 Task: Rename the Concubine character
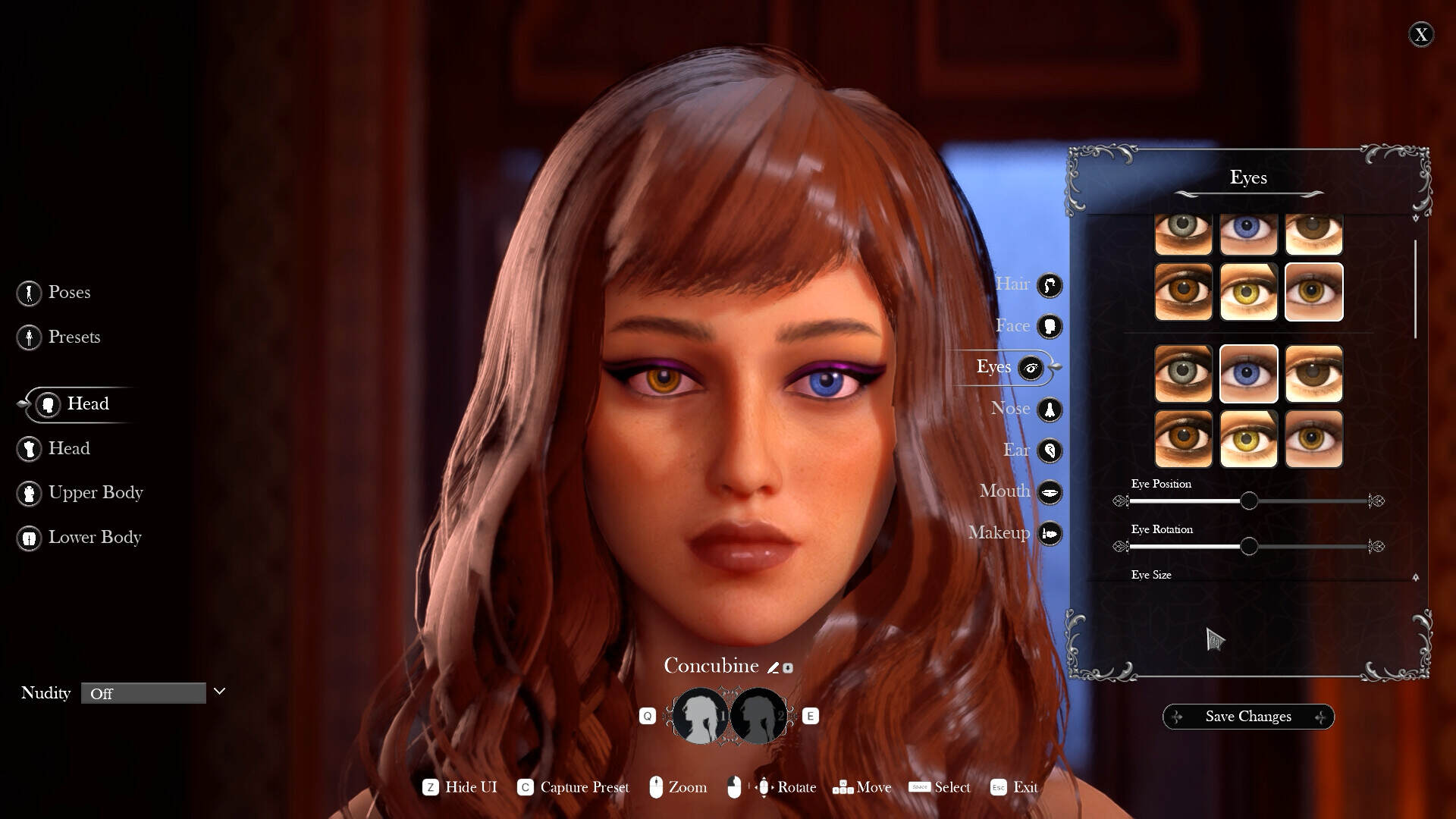(773, 667)
